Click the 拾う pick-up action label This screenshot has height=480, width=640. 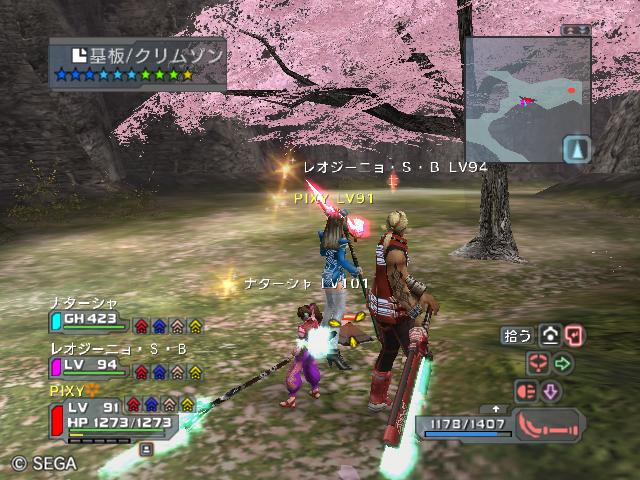pyautogui.click(x=518, y=336)
